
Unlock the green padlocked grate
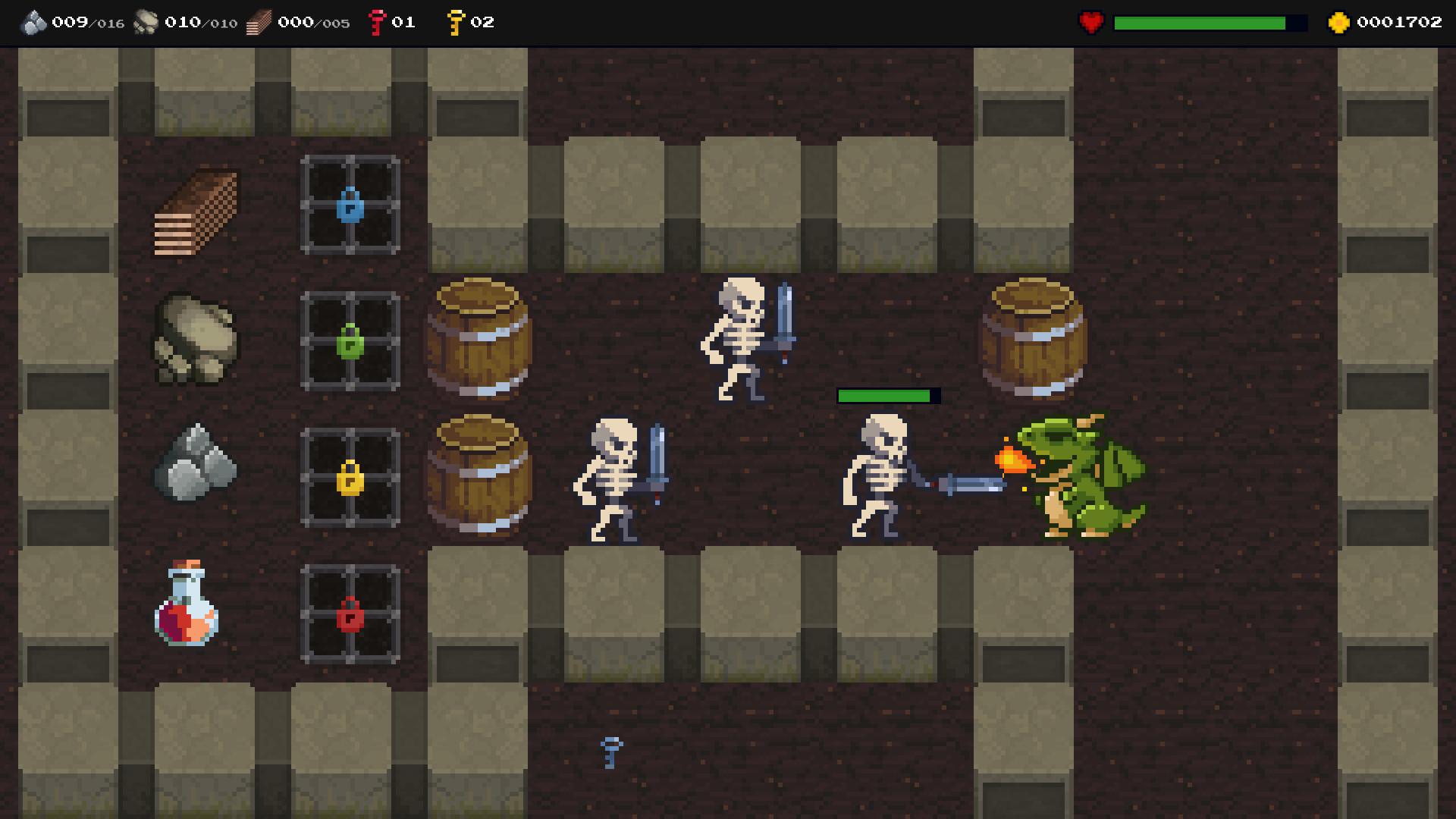point(350,340)
